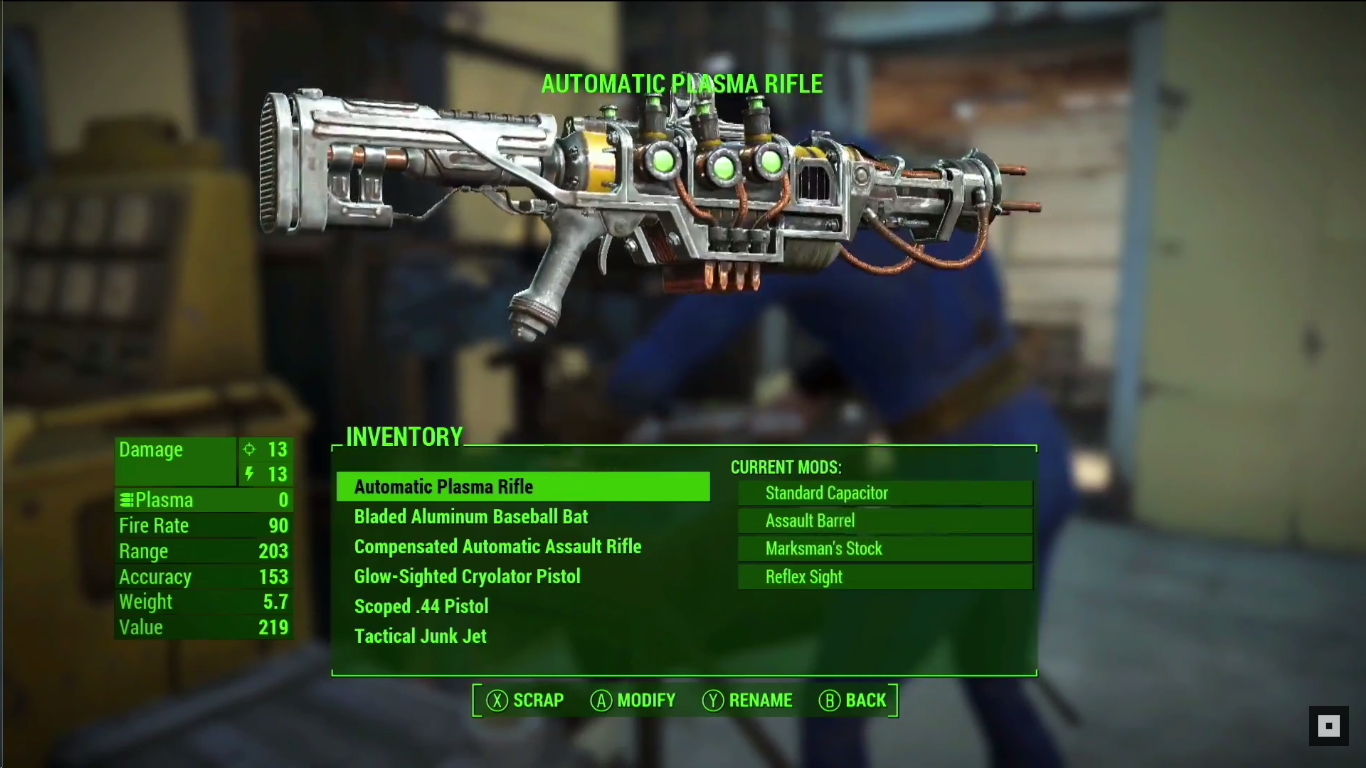The image size is (1366, 768).
Task: Choose the Tactical Junk Jet
Action: [420, 637]
